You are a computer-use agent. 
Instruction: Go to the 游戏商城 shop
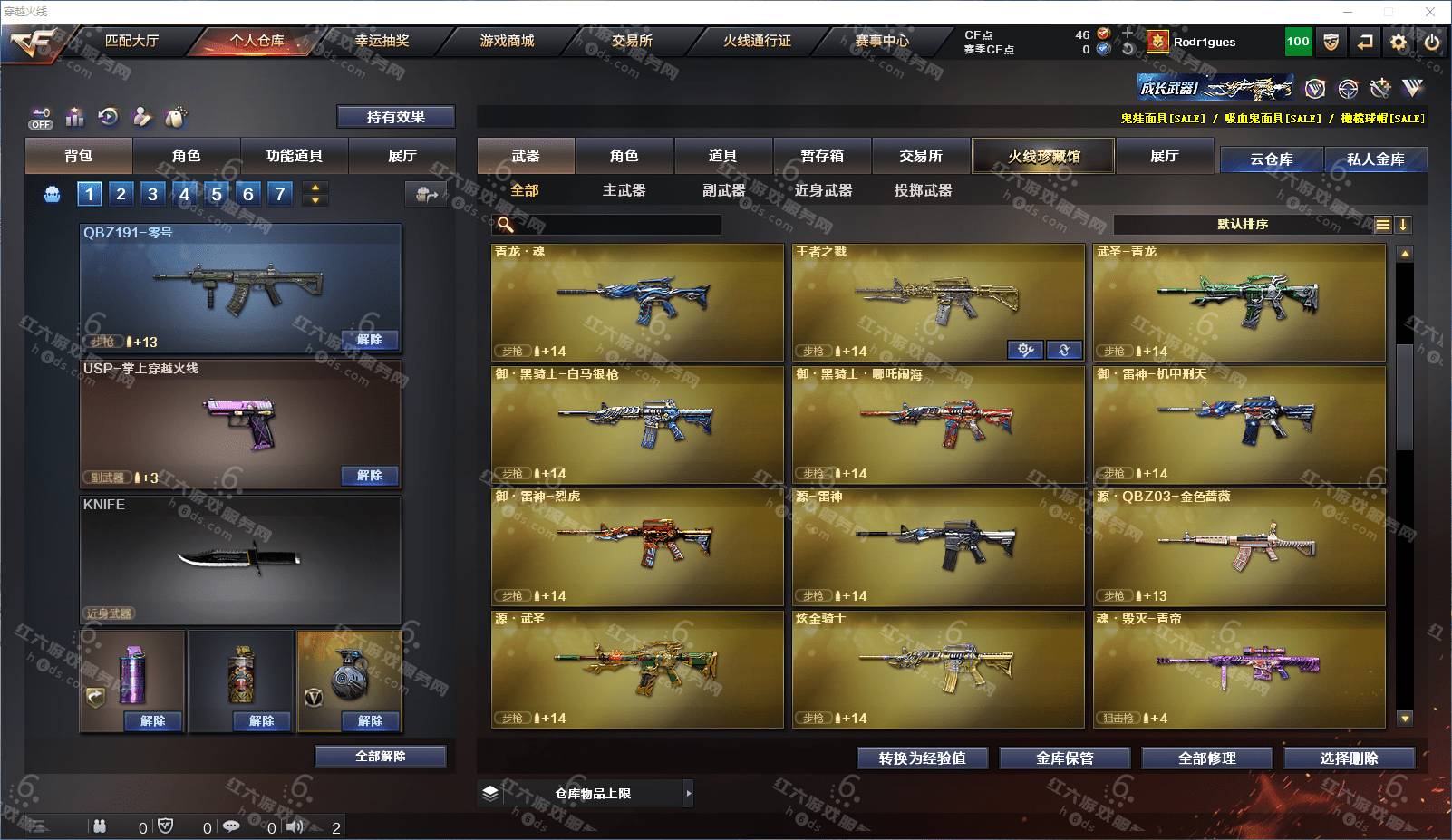(507, 41)
